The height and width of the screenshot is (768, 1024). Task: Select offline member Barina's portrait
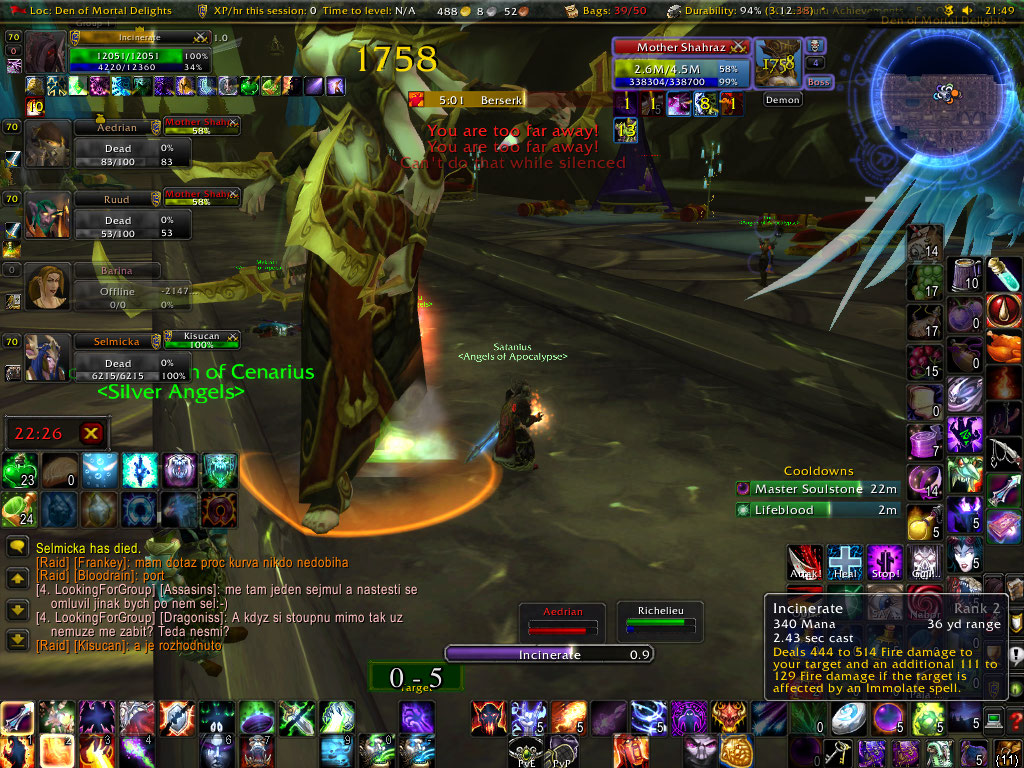tap(46, 286)
